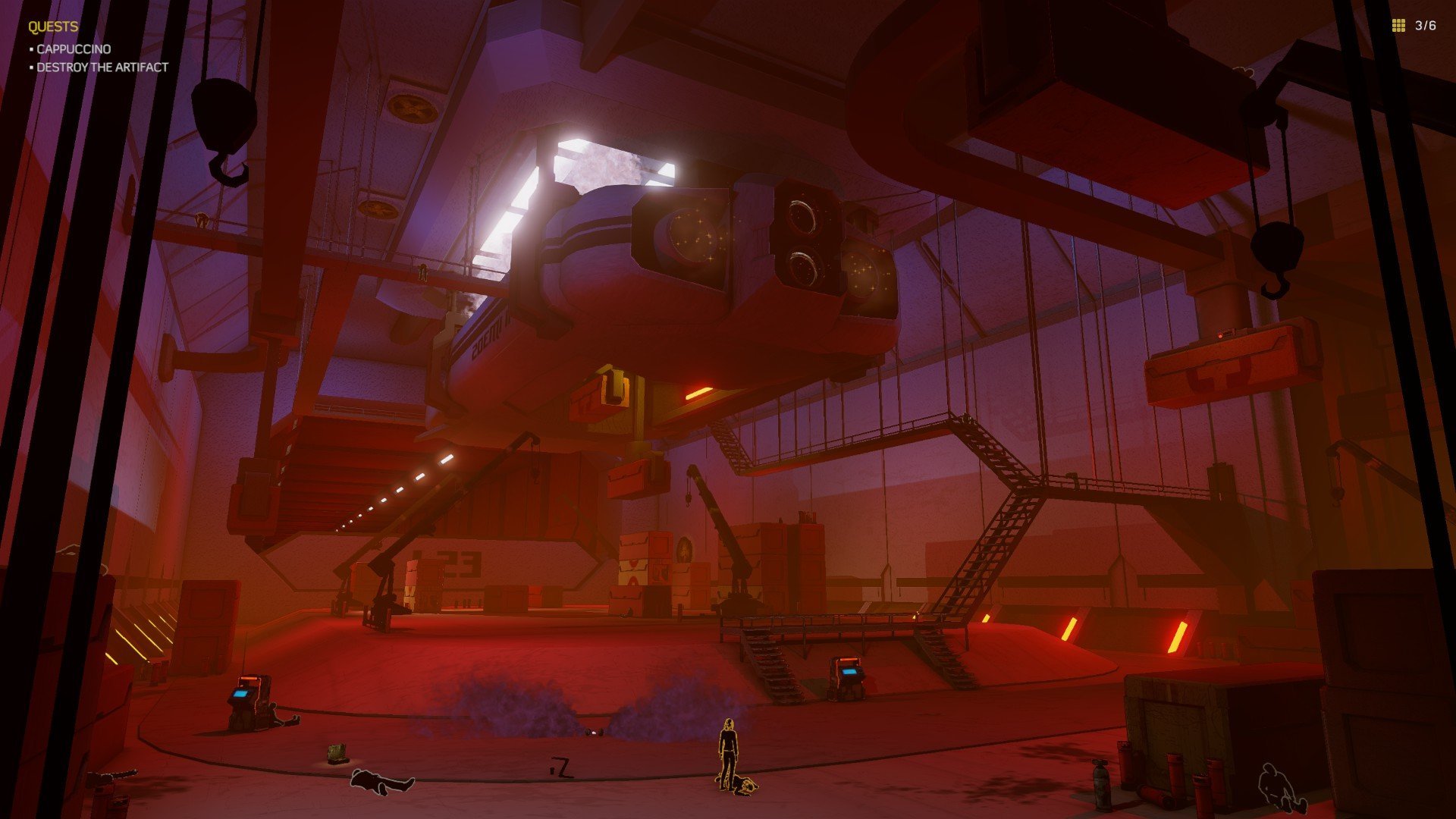Open the Quests header
1456x819 pixels.
click(x=53, y=27)
